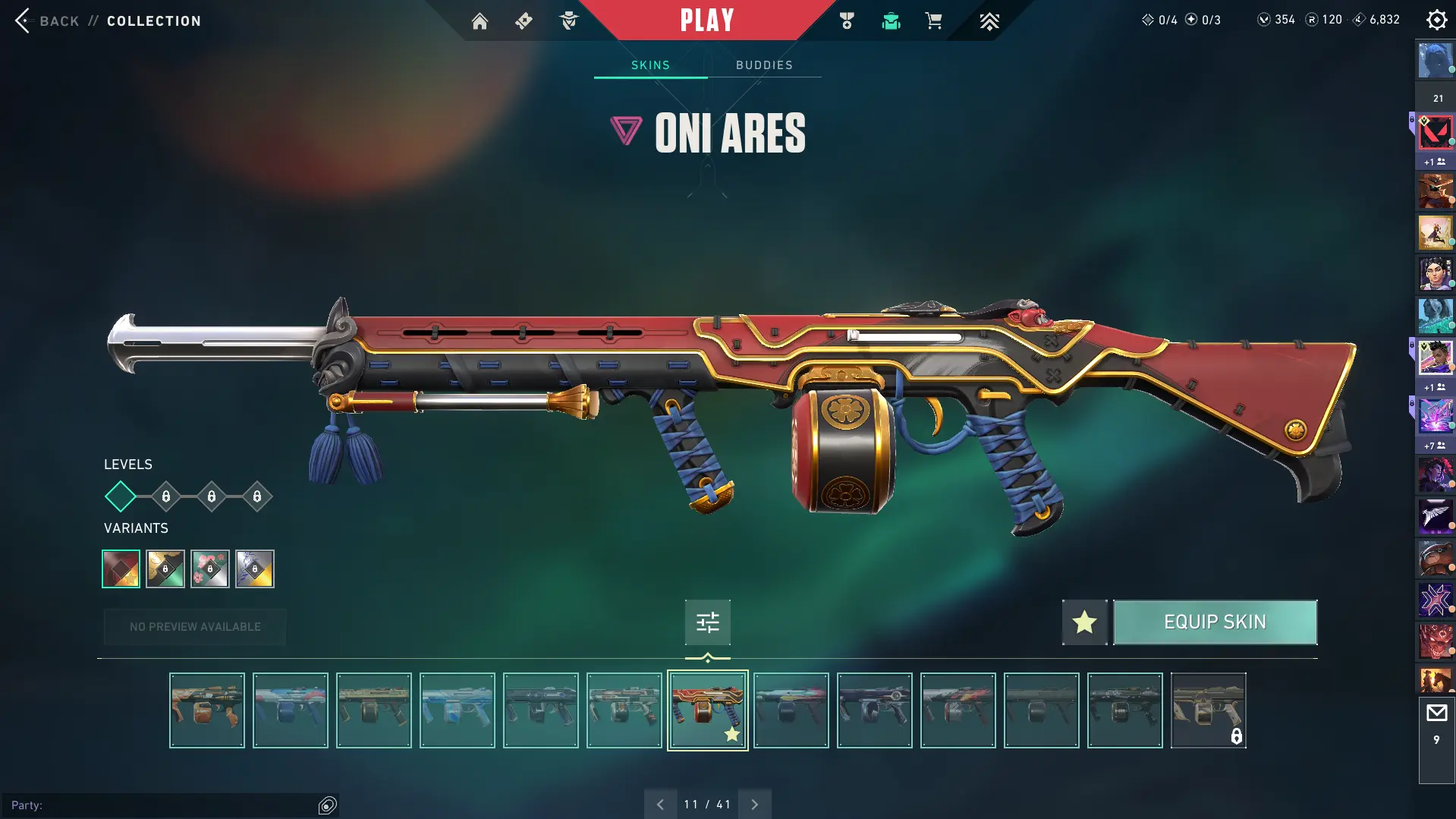Open the store cart icon
The image size is (1456, 819).
[x=933, y=21]
